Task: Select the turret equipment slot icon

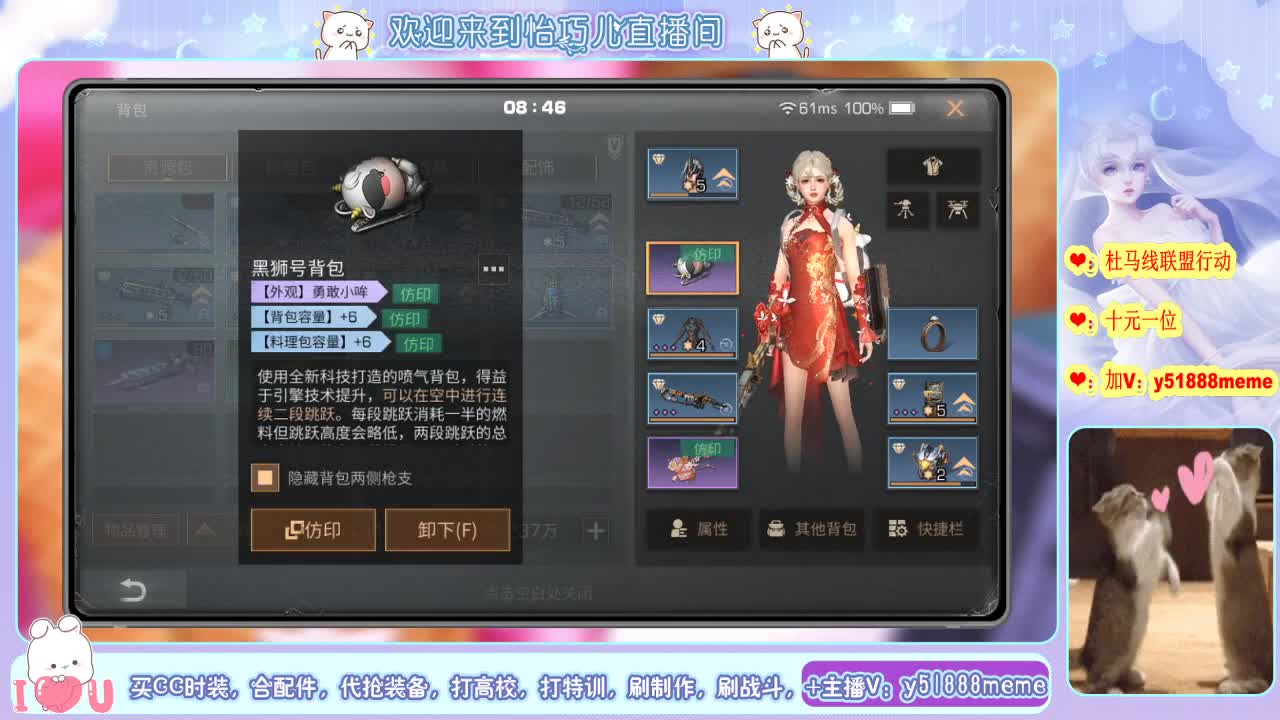Action: point(907,211)
